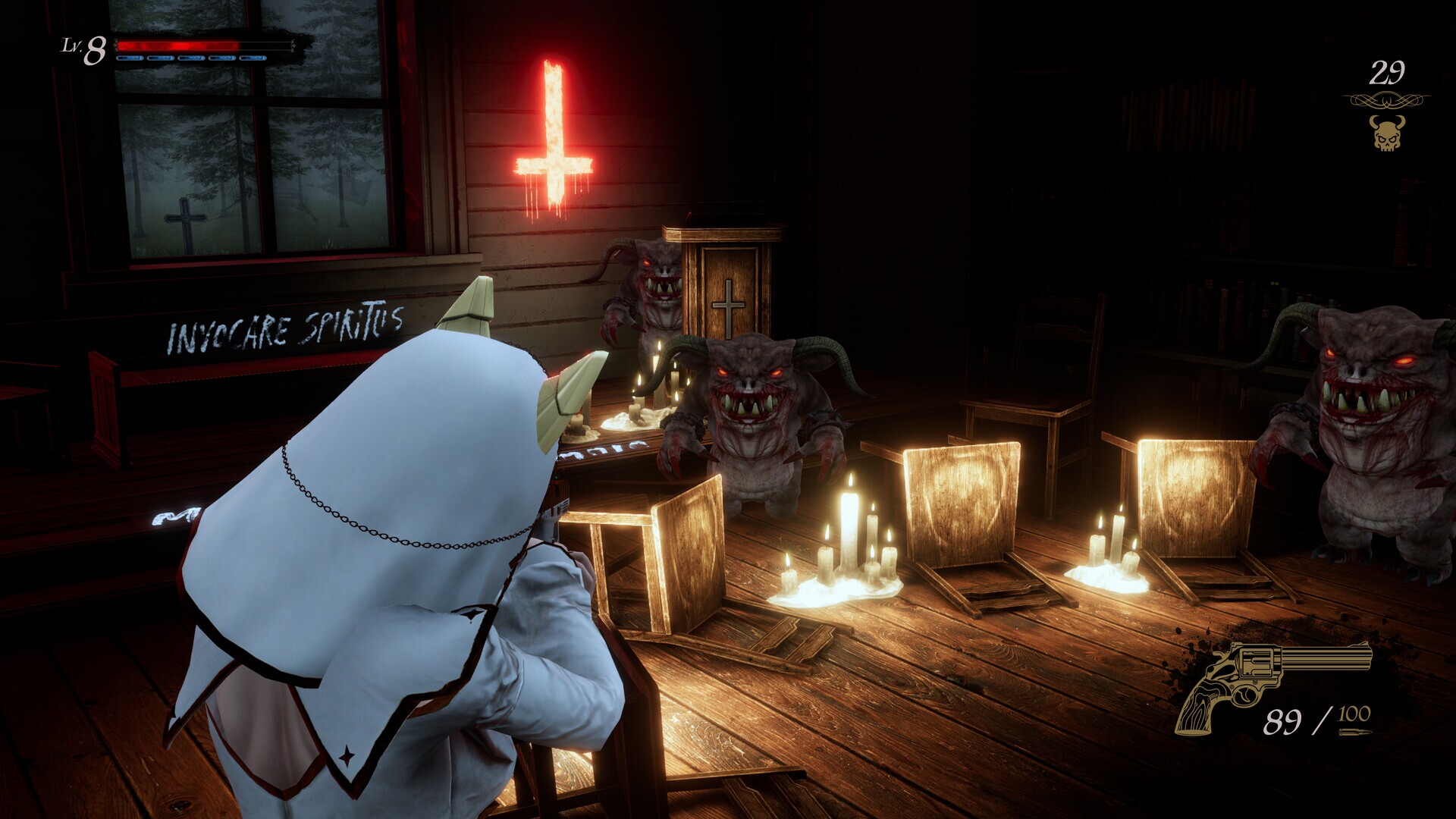Toggle the rightmost blue energy pip
This screenshot has width=1456, height=819.
coord(252,57)
